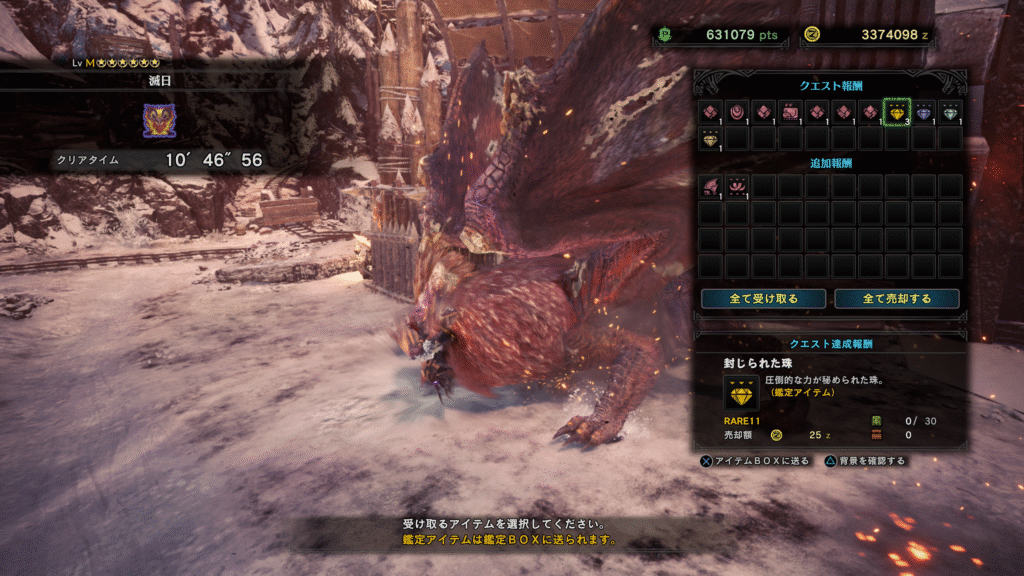This screenshot has height=576, width=1024.
Task: Select the pink wing bonus reward
Action: coord(710,186)
